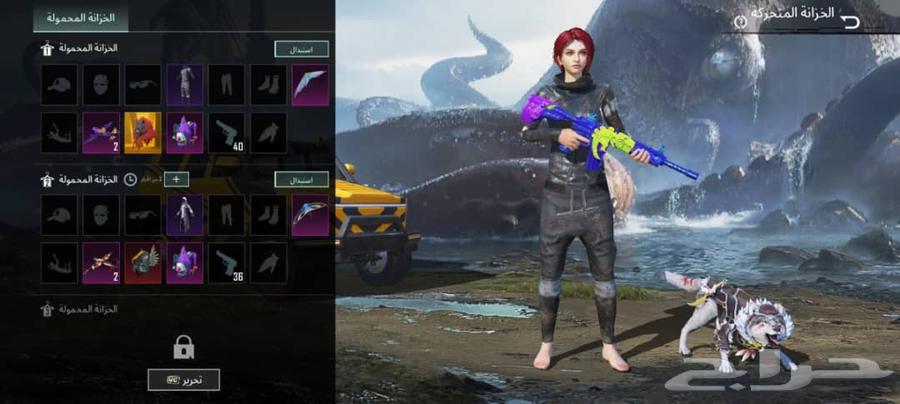The height and width of the screenshot is (404, 900).
Task: Go back using the return arrow
Action: (x=851, y=20)
